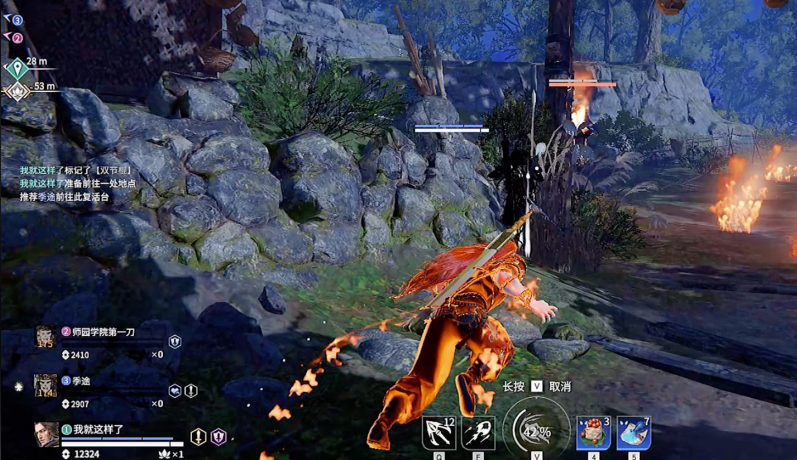
Task: Use the red berry basket consumable
Action: [x=593, y=432]
